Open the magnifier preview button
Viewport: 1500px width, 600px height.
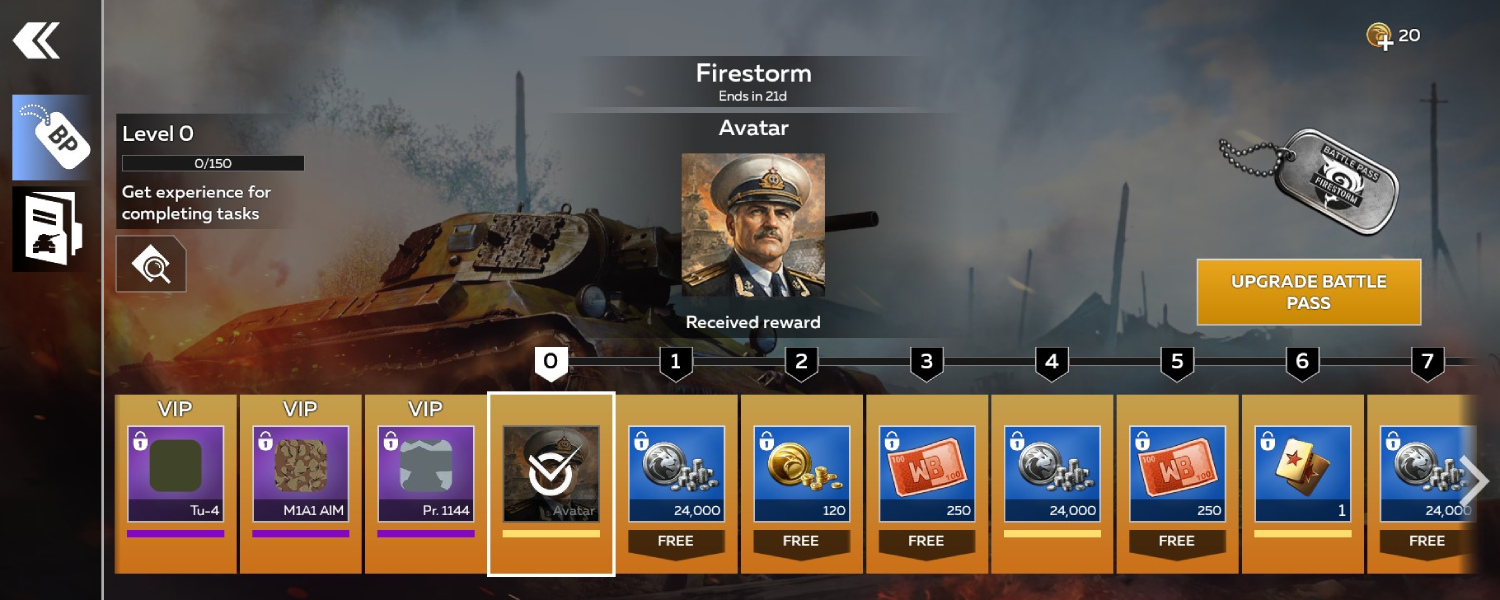click(x=151, y=264)
